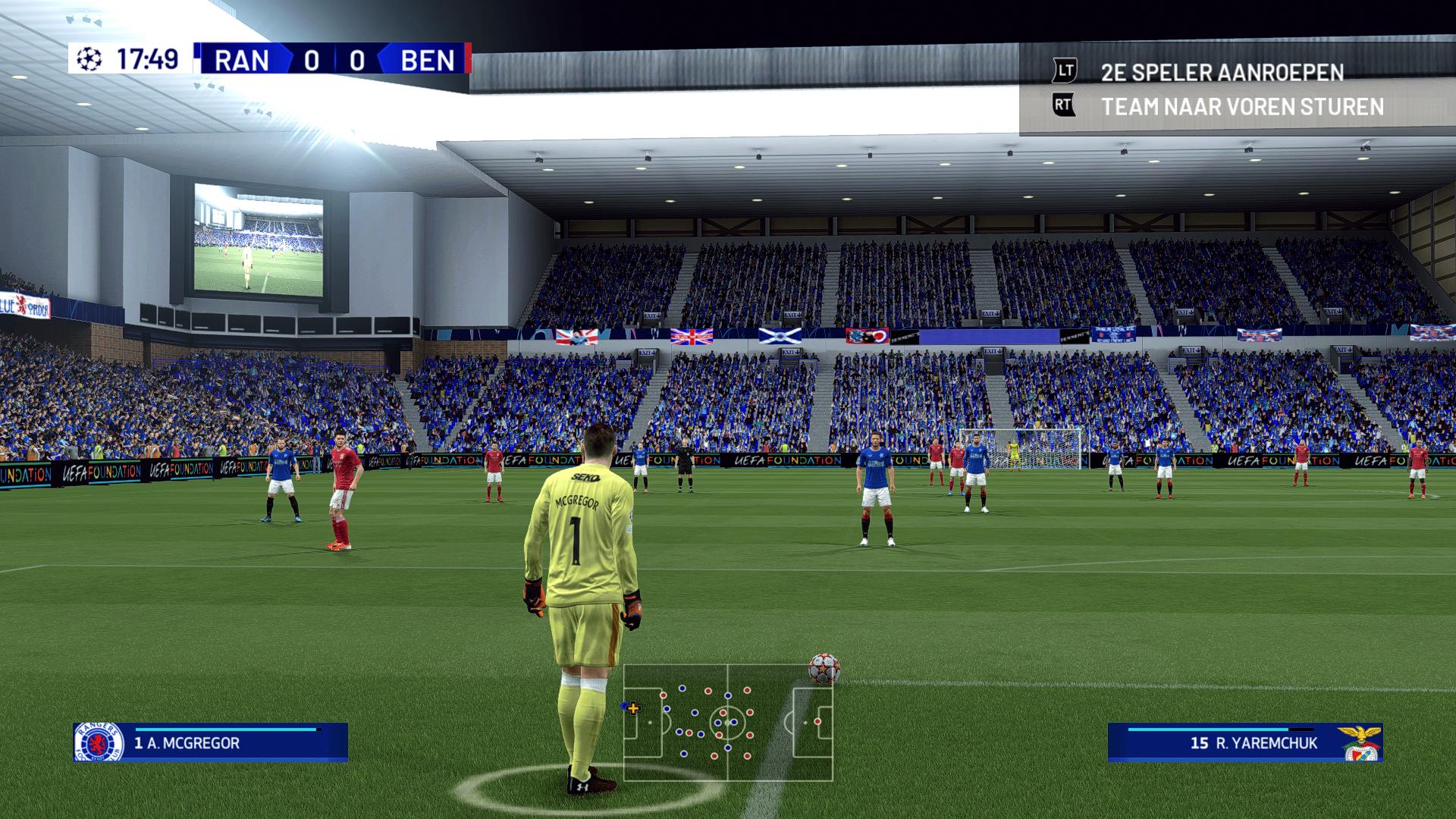
Task: Click the Benfica club crest icon
Action: (x=1359, y=742)
